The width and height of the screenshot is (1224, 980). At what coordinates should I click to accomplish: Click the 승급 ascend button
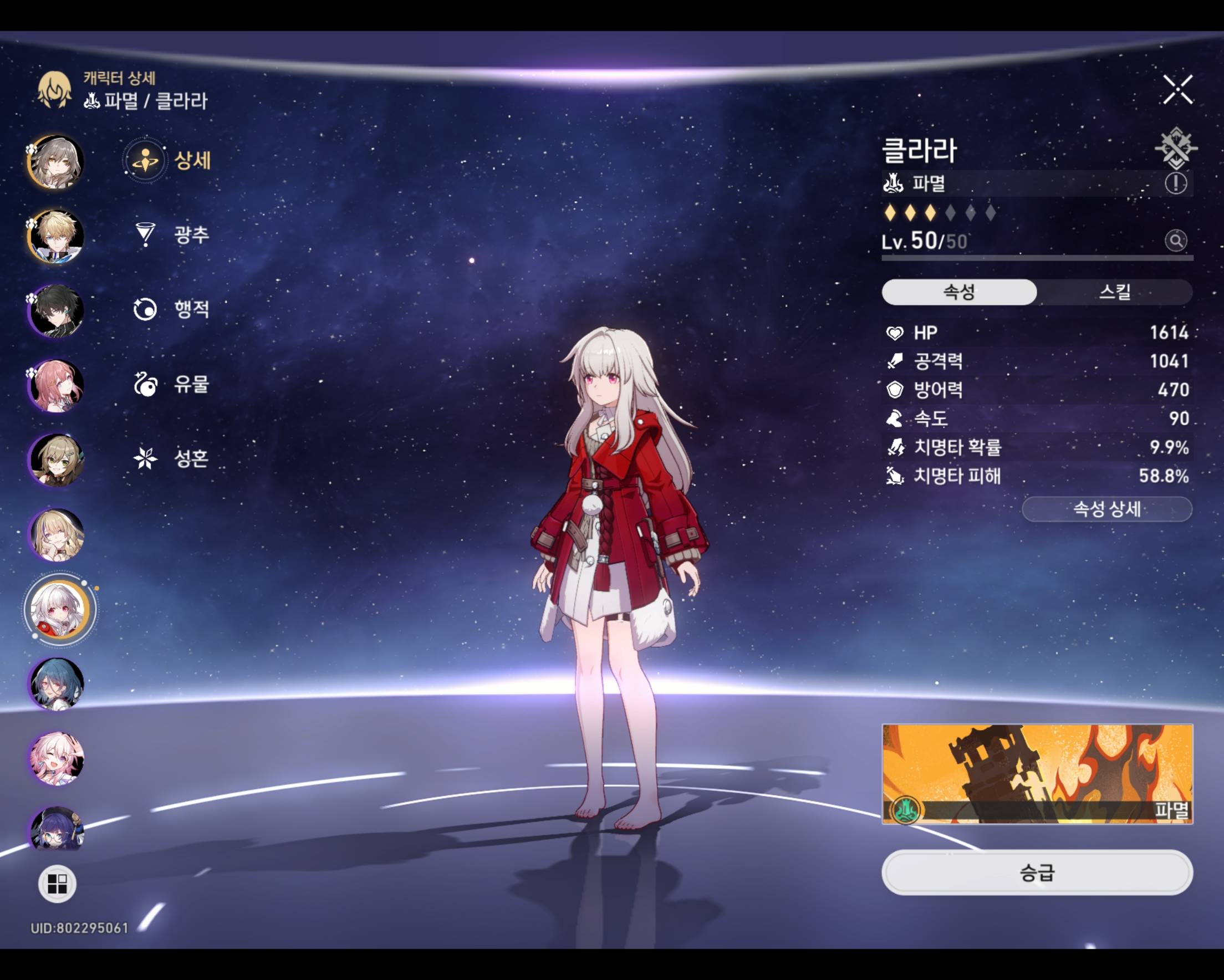[x=1037, y=872]
